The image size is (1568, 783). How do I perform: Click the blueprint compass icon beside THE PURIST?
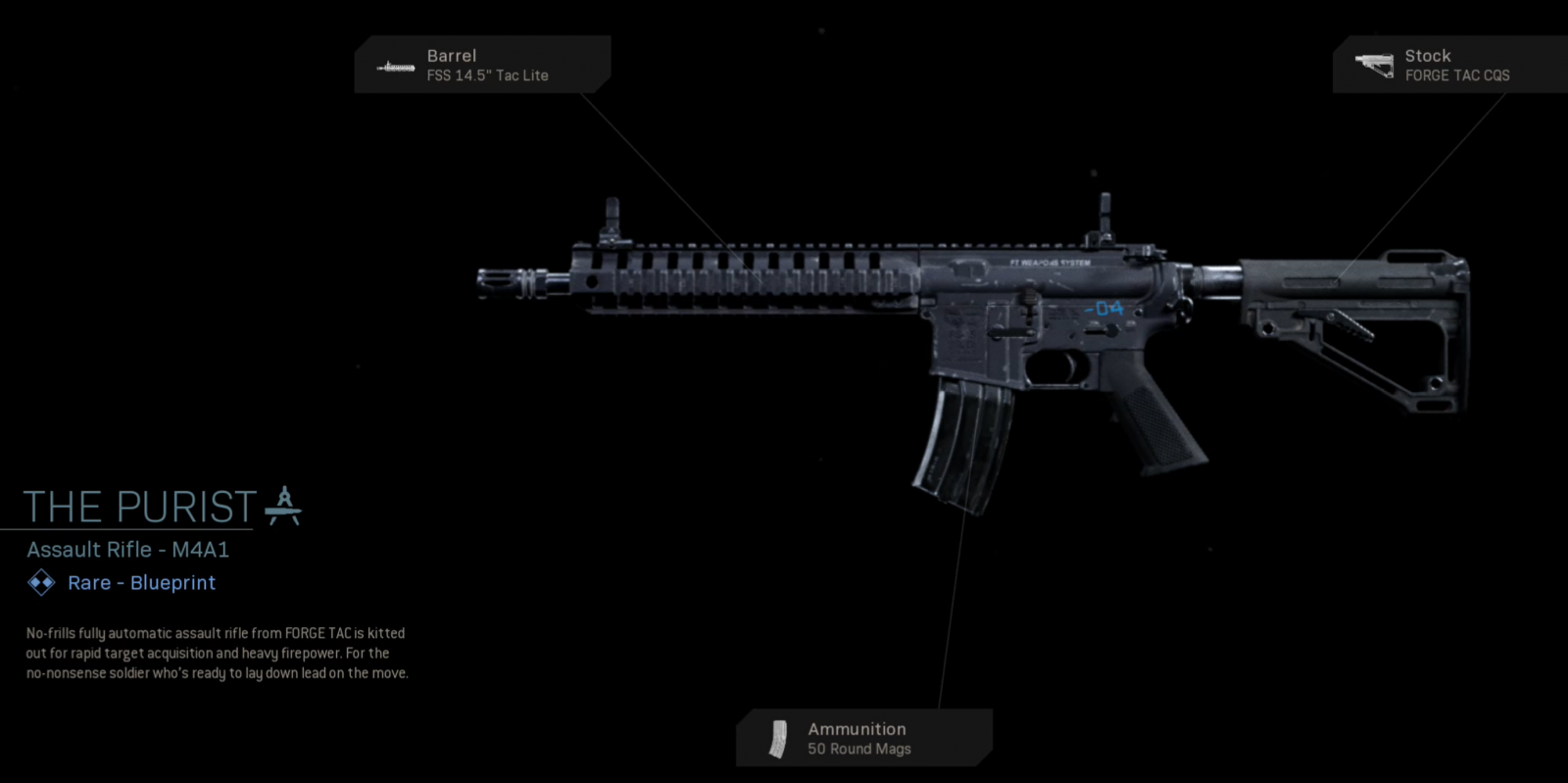(x=283, y=506)
